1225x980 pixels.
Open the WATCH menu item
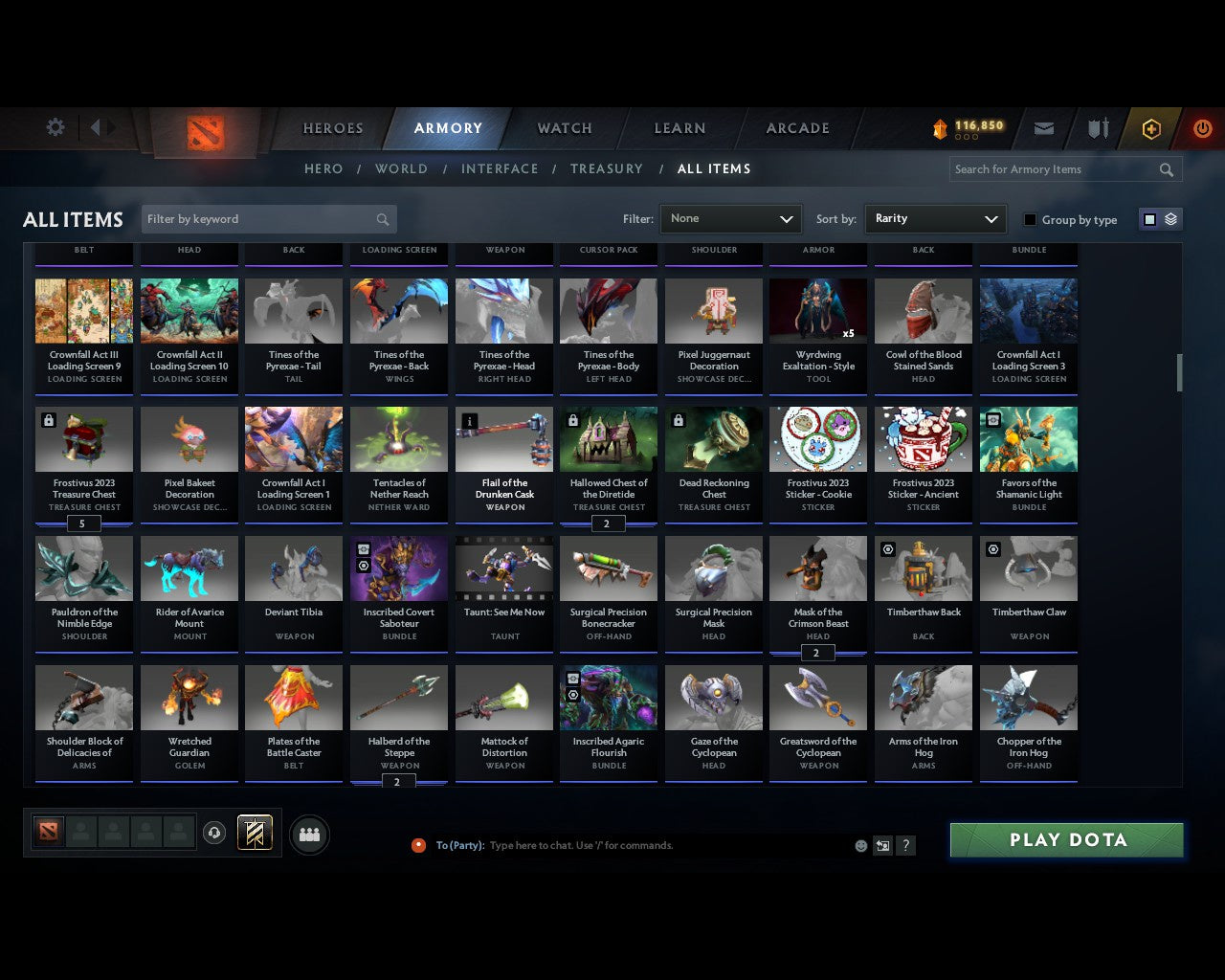tap(564, 128)
